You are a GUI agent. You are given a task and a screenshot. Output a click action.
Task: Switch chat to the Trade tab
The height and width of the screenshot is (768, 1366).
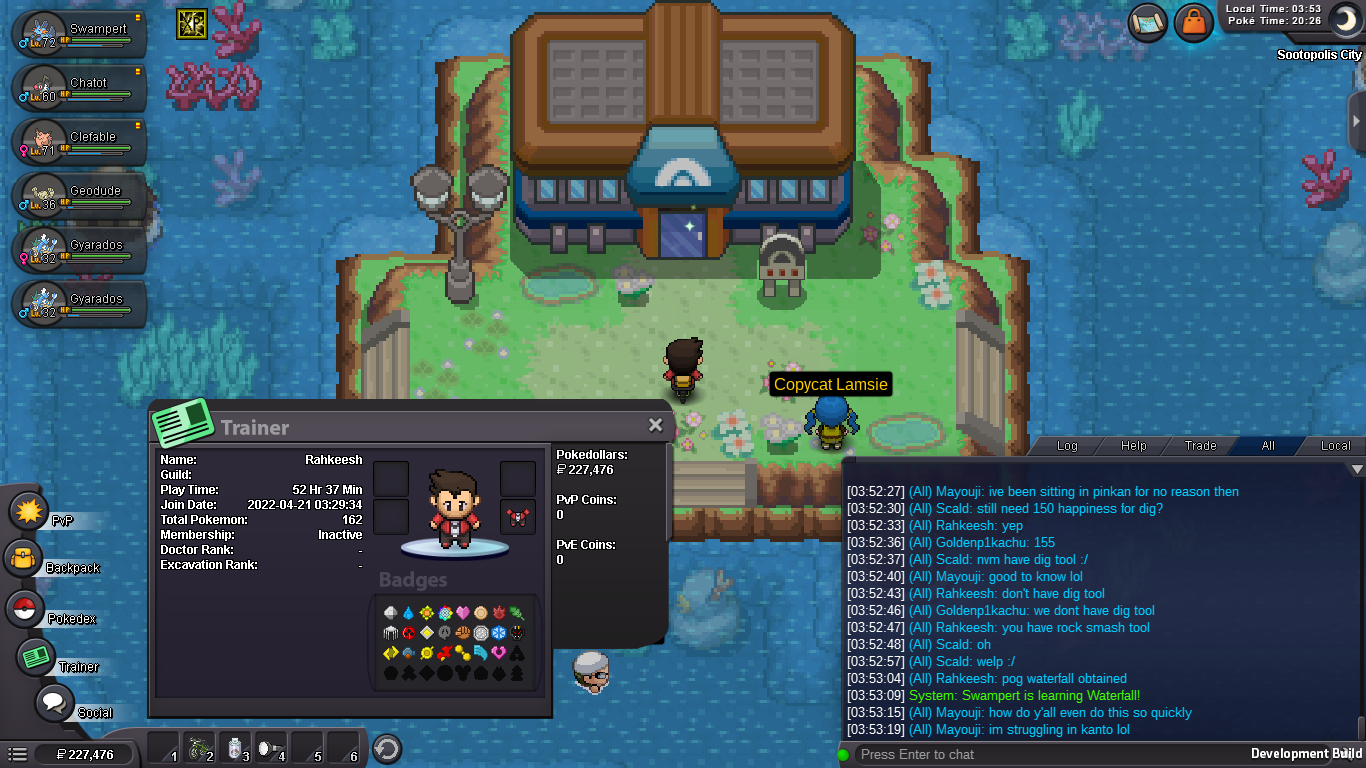(x=1200, y=446)
